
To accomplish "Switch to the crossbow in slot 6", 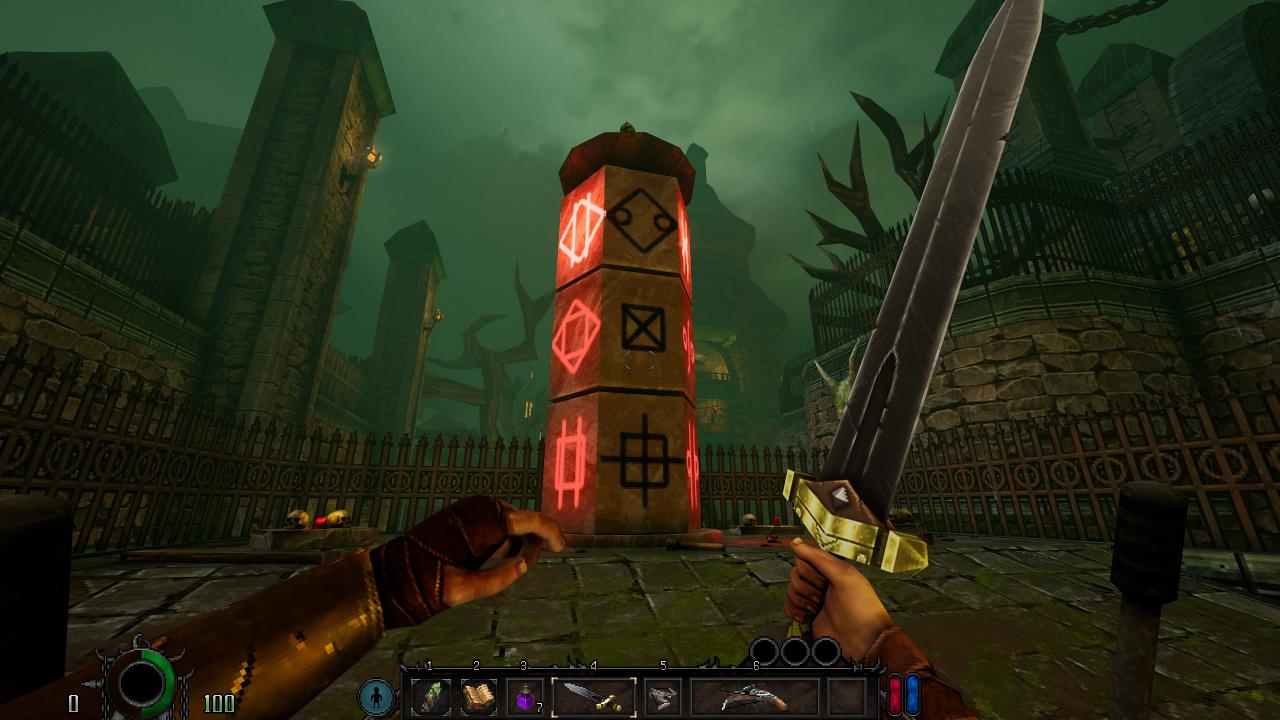I will tap(755, 697).
